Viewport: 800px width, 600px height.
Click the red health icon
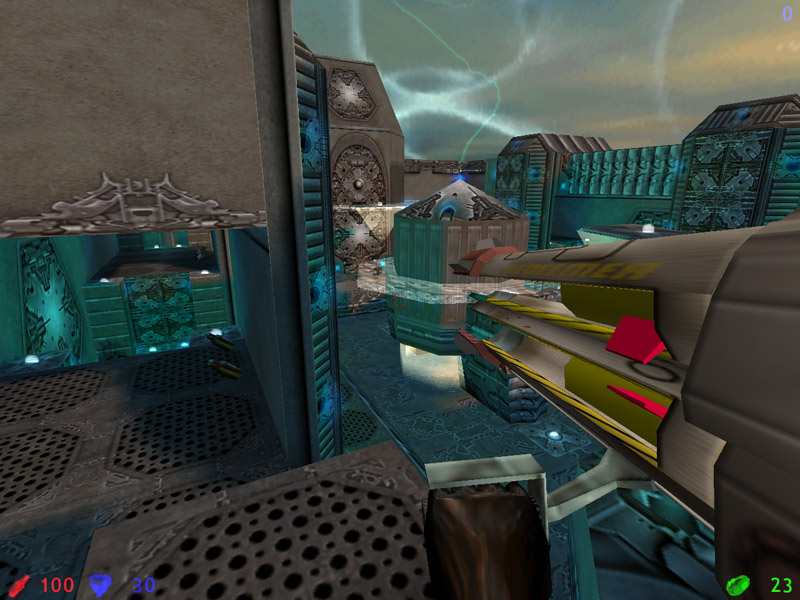[x=18, y=584]
